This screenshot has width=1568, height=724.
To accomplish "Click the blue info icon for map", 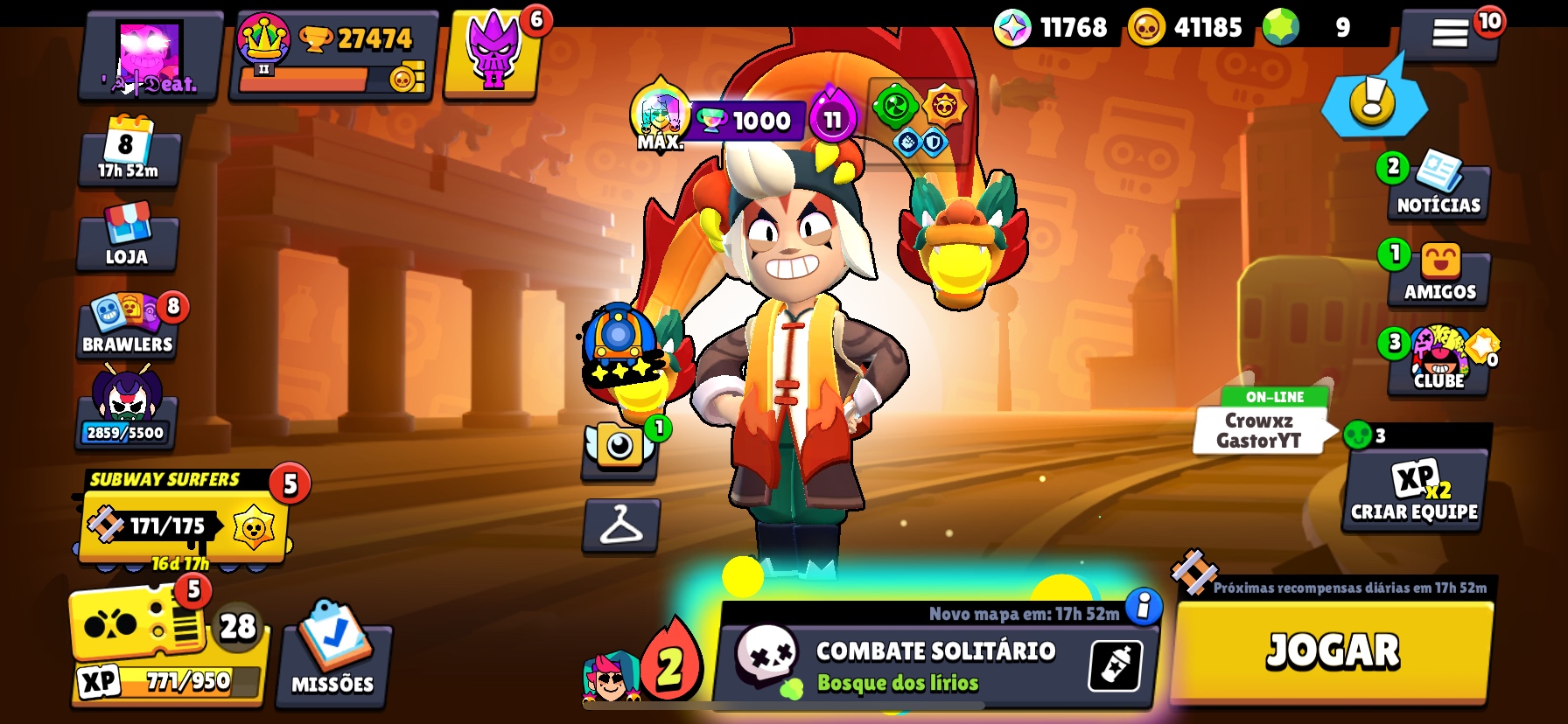I will click(x=1143, y=606).
